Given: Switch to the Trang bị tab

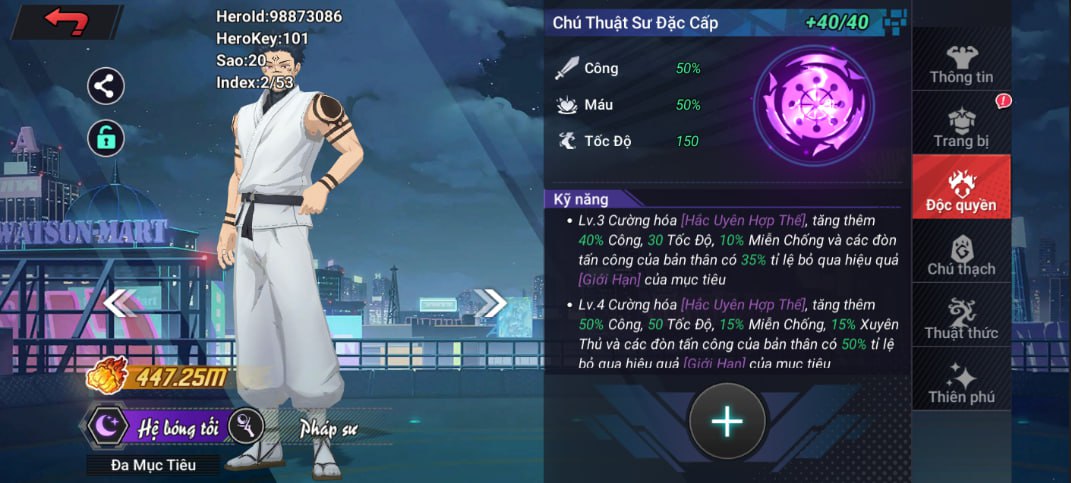Looking at the screenshot, I should (x=961, y=126).
